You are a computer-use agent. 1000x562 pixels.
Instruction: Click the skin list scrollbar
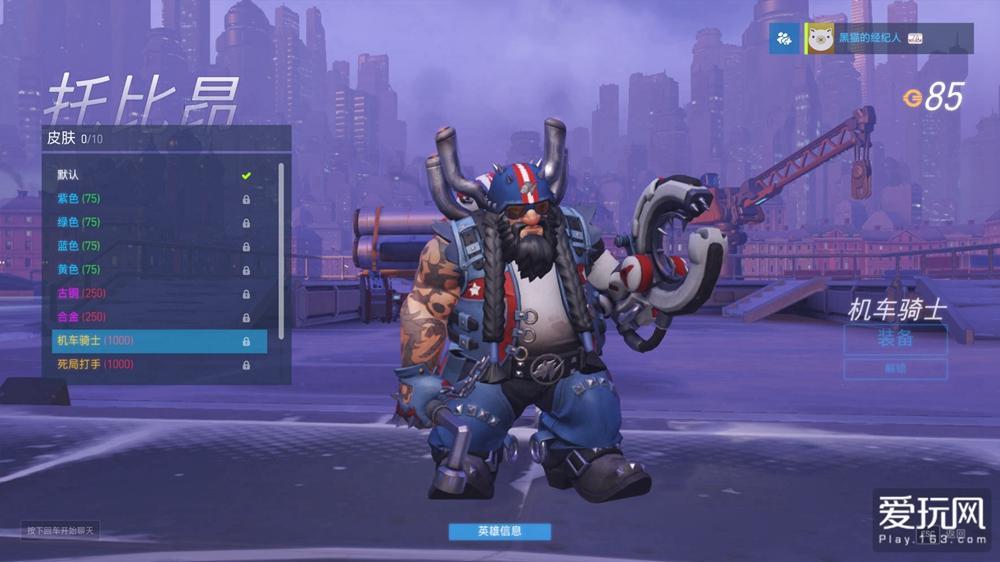click(x=282, y=250)
